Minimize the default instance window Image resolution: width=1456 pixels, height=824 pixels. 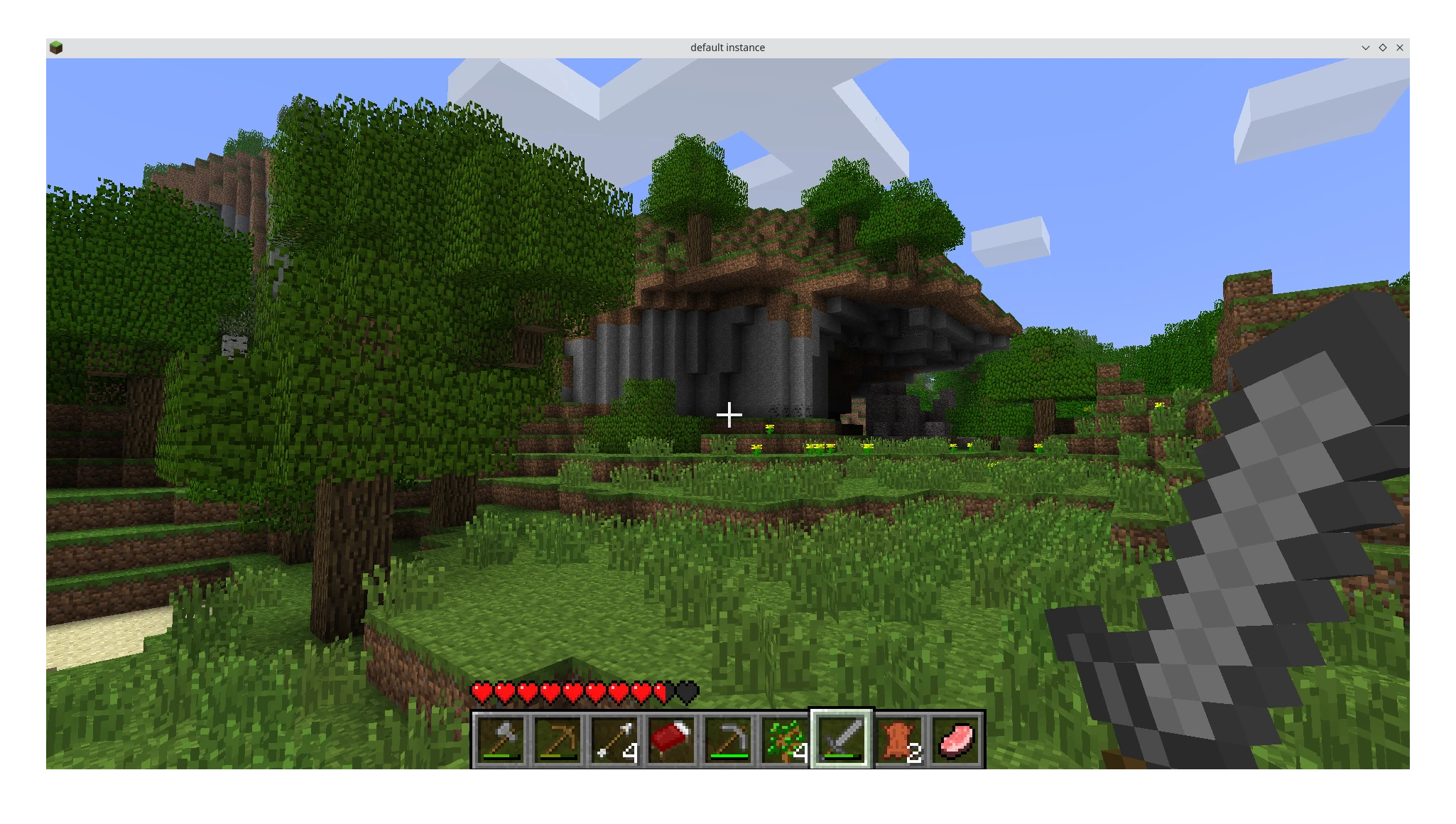[1365, 48]
